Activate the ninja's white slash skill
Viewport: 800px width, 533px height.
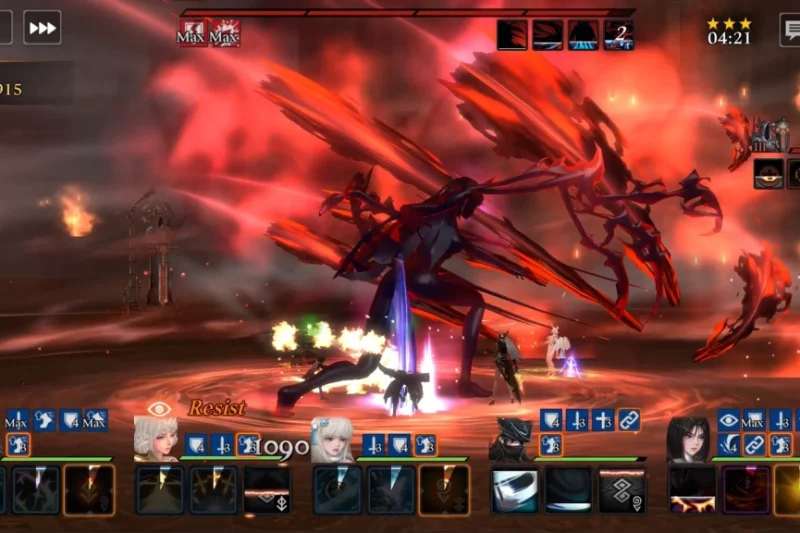point(514,490)
